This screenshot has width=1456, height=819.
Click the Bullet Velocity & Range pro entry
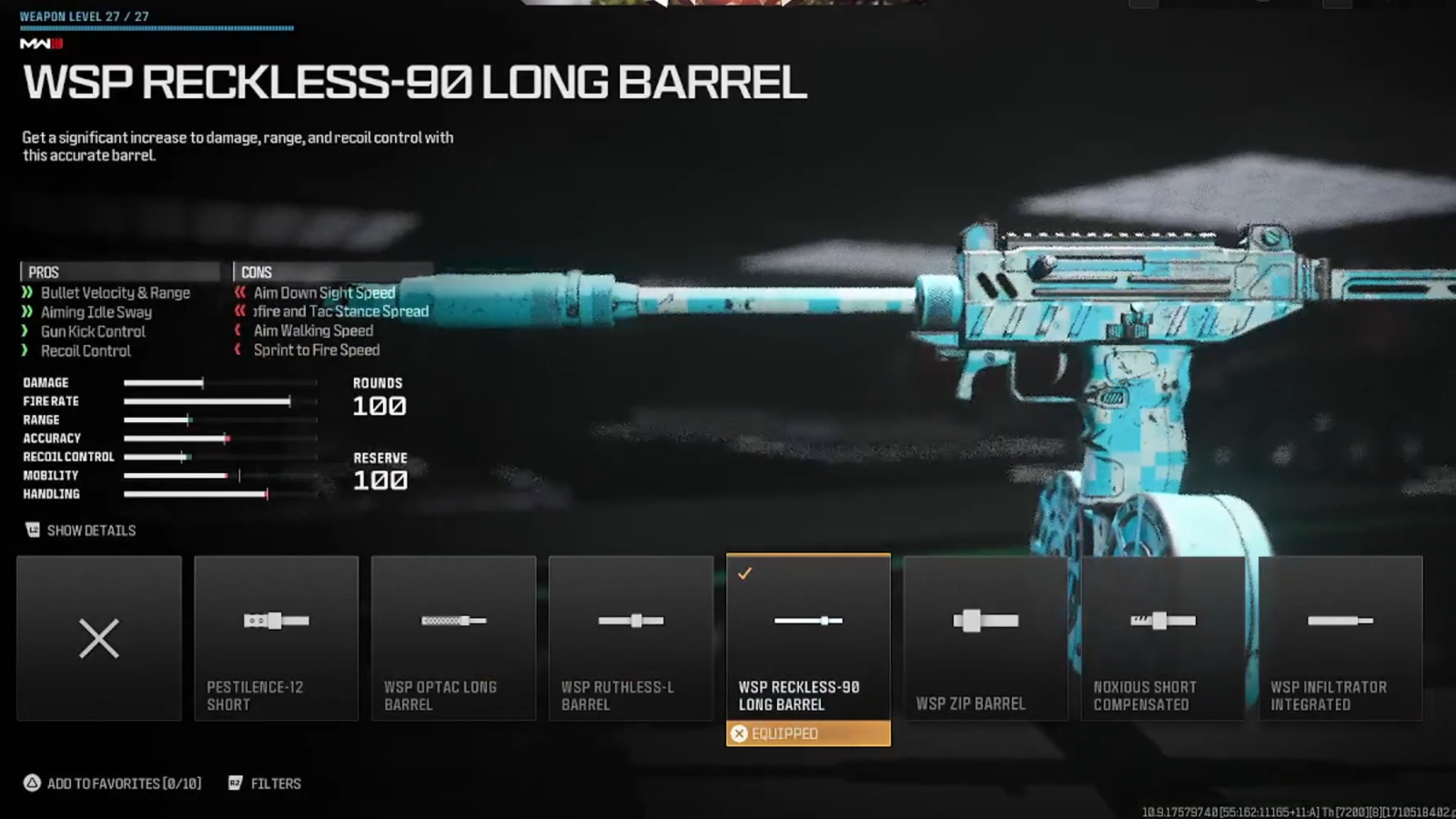[x=115, y=292]
